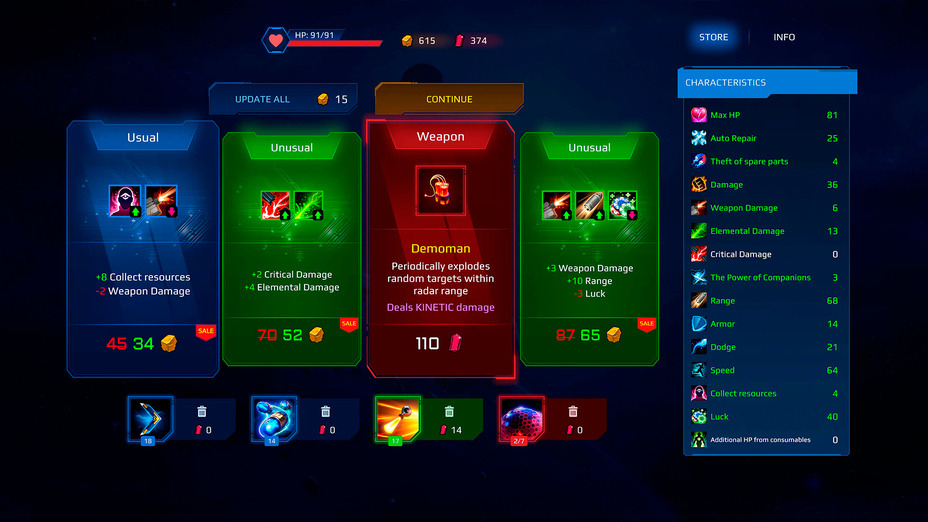Click the Characteristics panel header
The height and width of the screenshot is (522, 928).
point(766,83)
